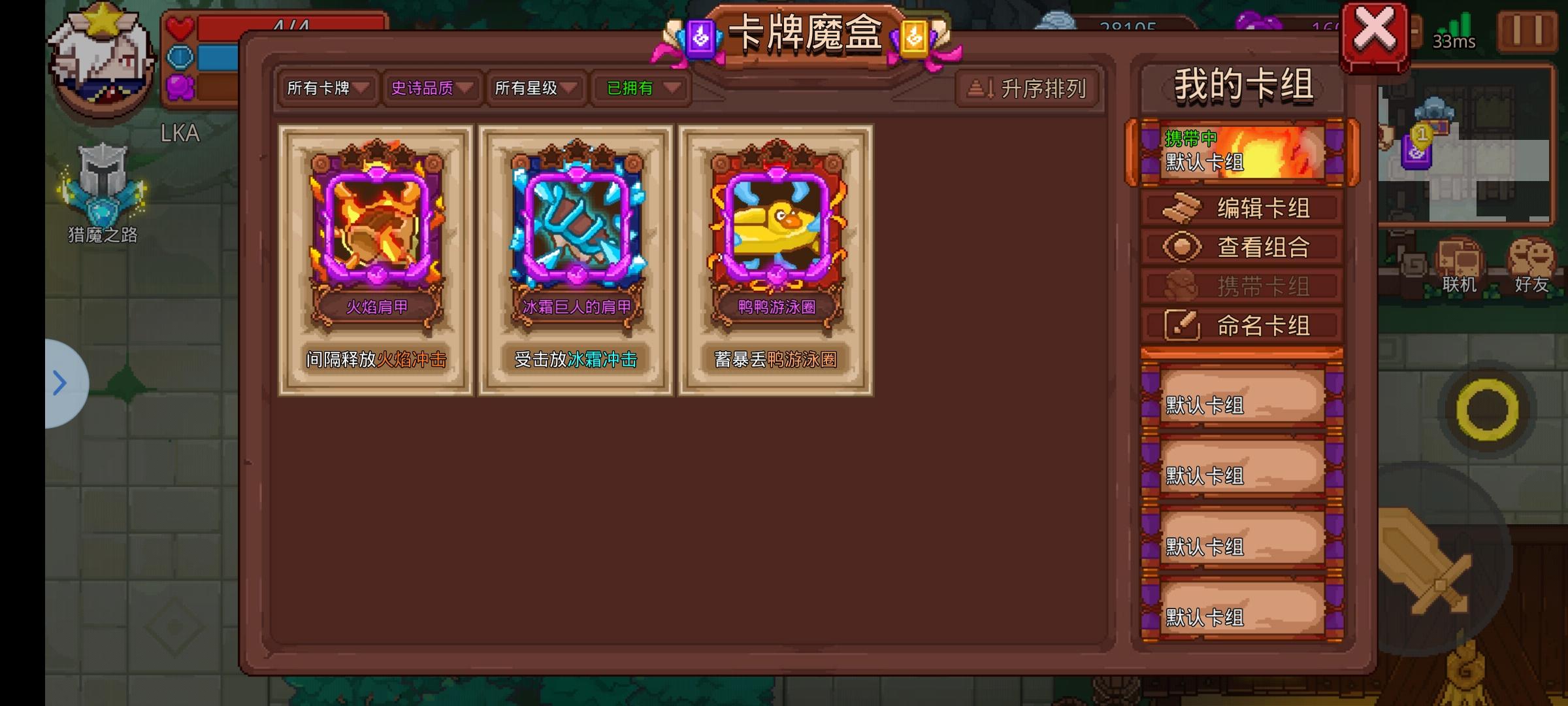Open the 所有星级 star filter dropdown

[x=534, y=89]
